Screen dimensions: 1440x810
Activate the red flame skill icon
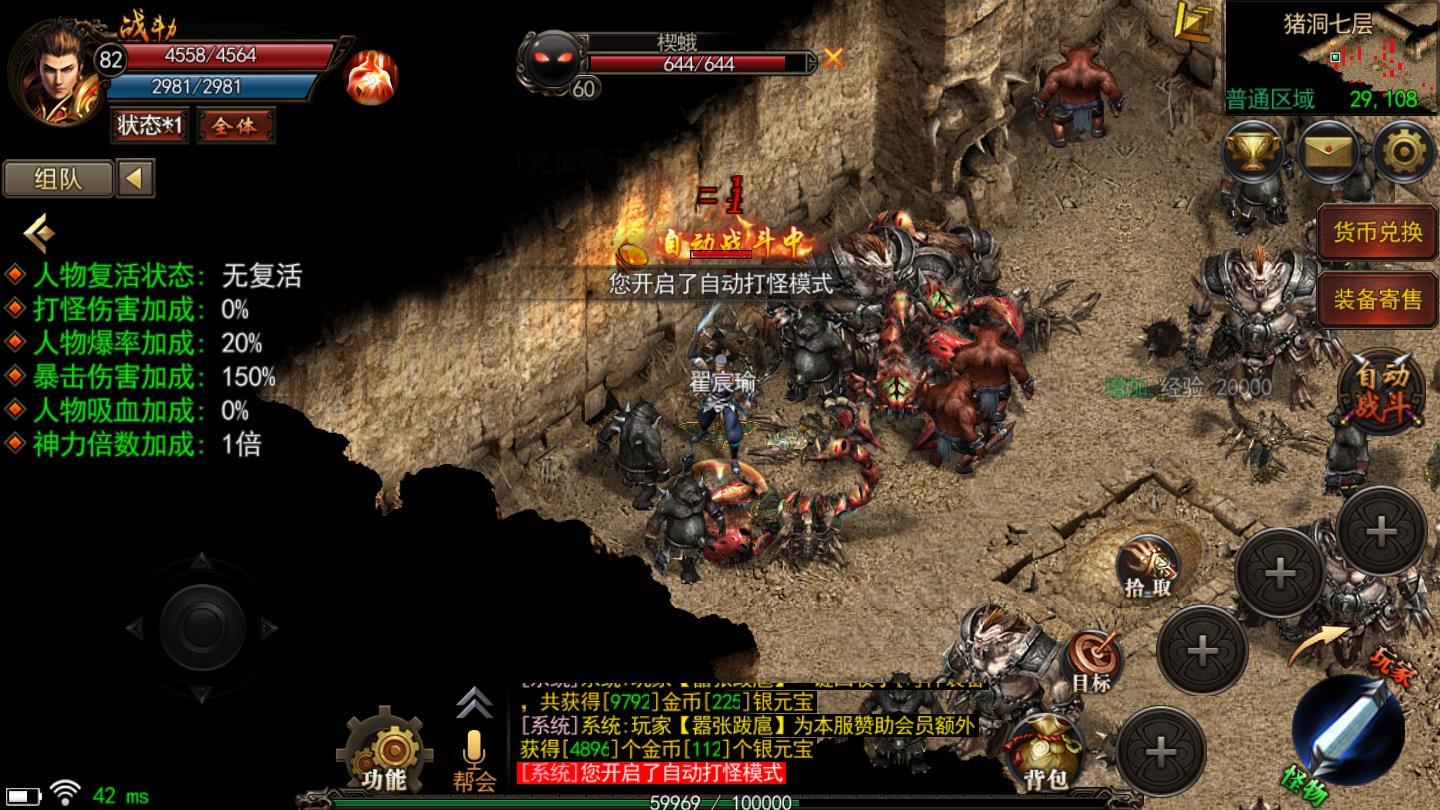372,78
